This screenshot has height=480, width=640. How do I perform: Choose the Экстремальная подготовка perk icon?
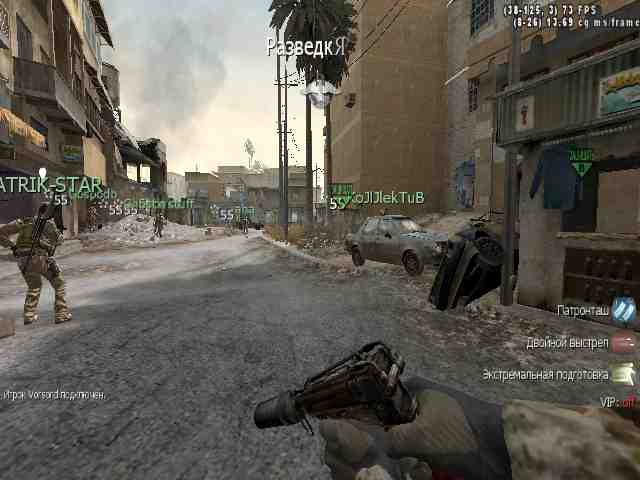[624, 374]
